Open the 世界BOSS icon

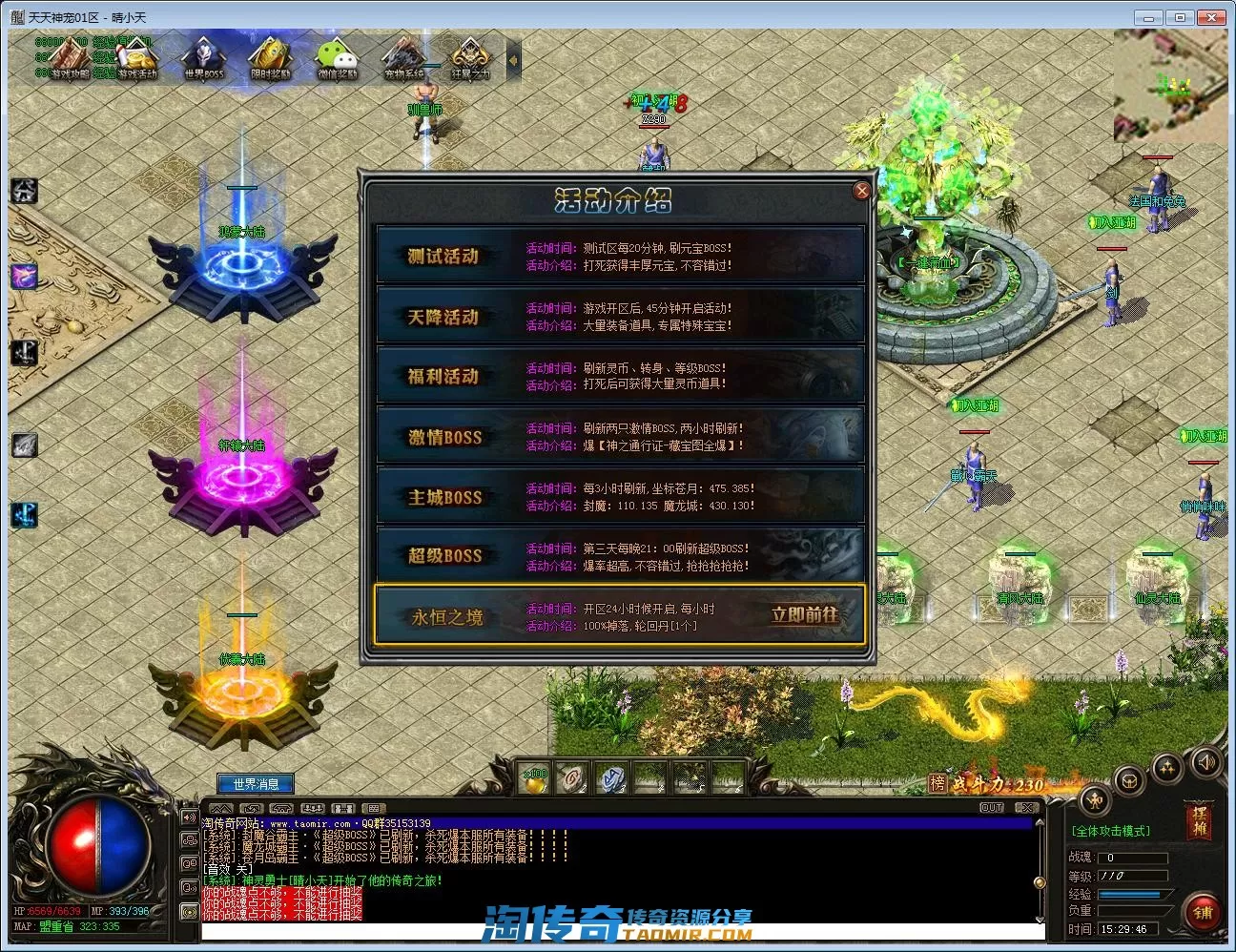pyautogui.click(x=203, y=59)
